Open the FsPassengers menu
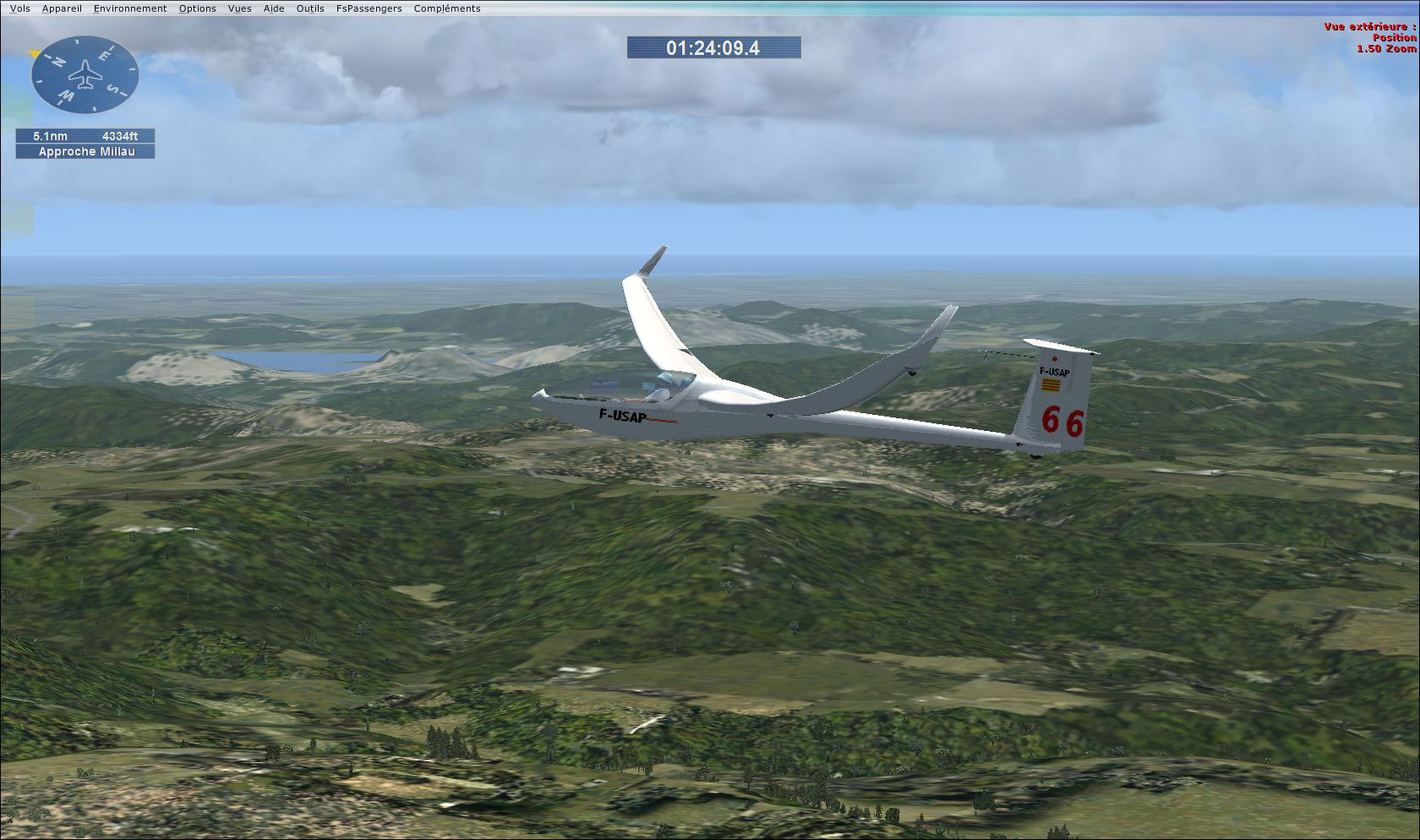This screenshot has height=840, width=1420. 369,8
